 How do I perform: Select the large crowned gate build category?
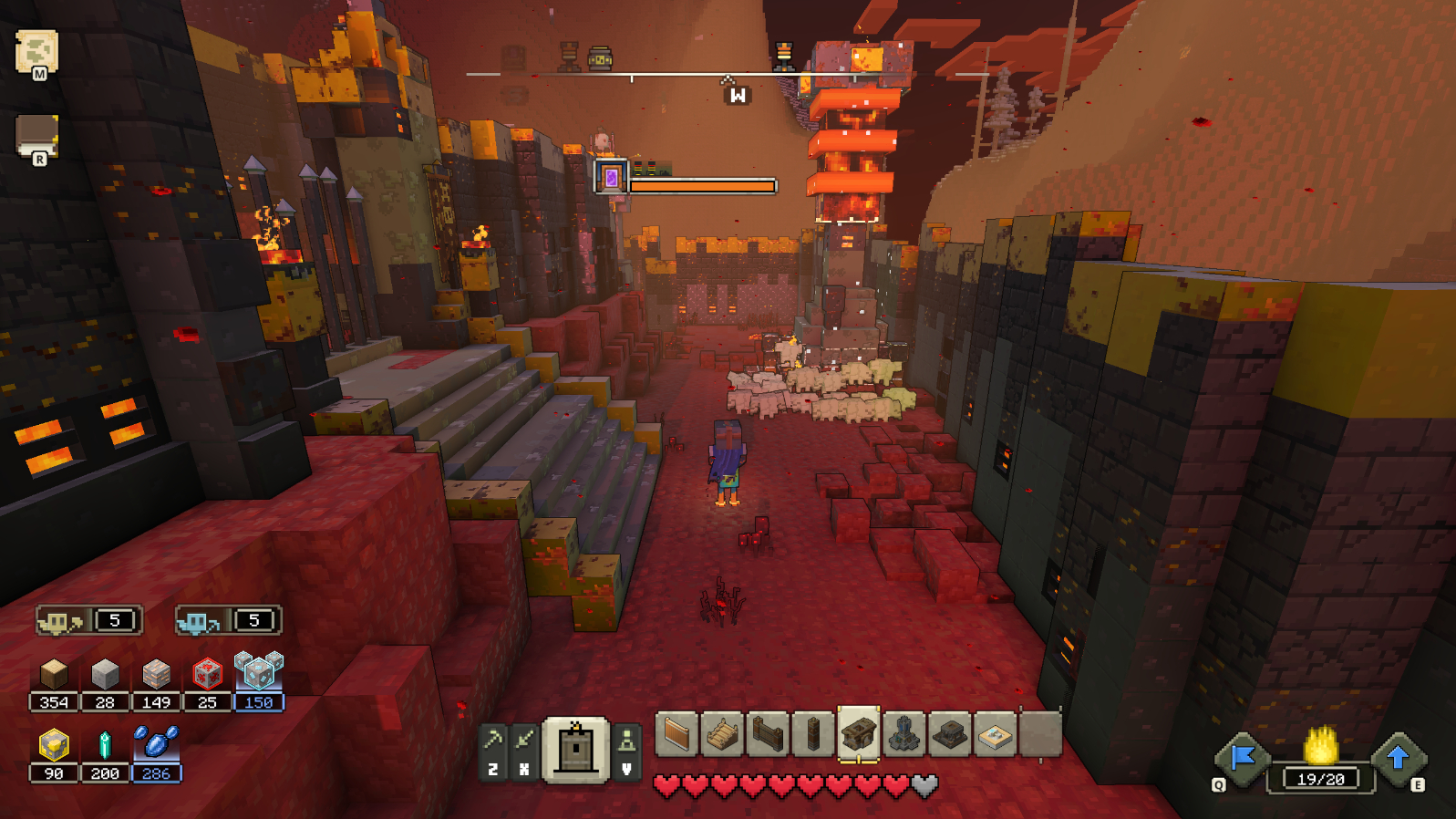click(x=575, y=750)
